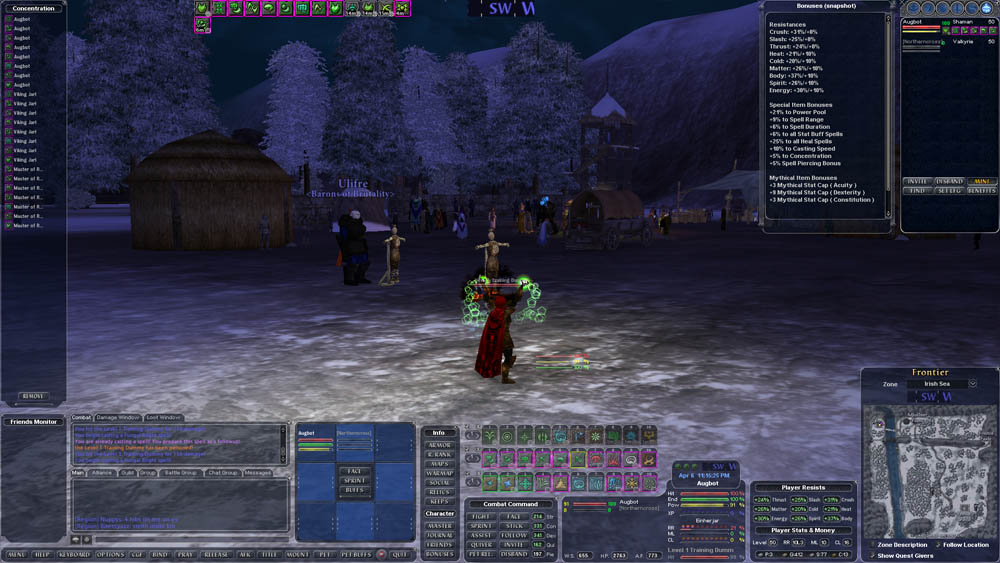
Task: Click the Remove button in the Concentration window
Action: [x=33, y=396]
